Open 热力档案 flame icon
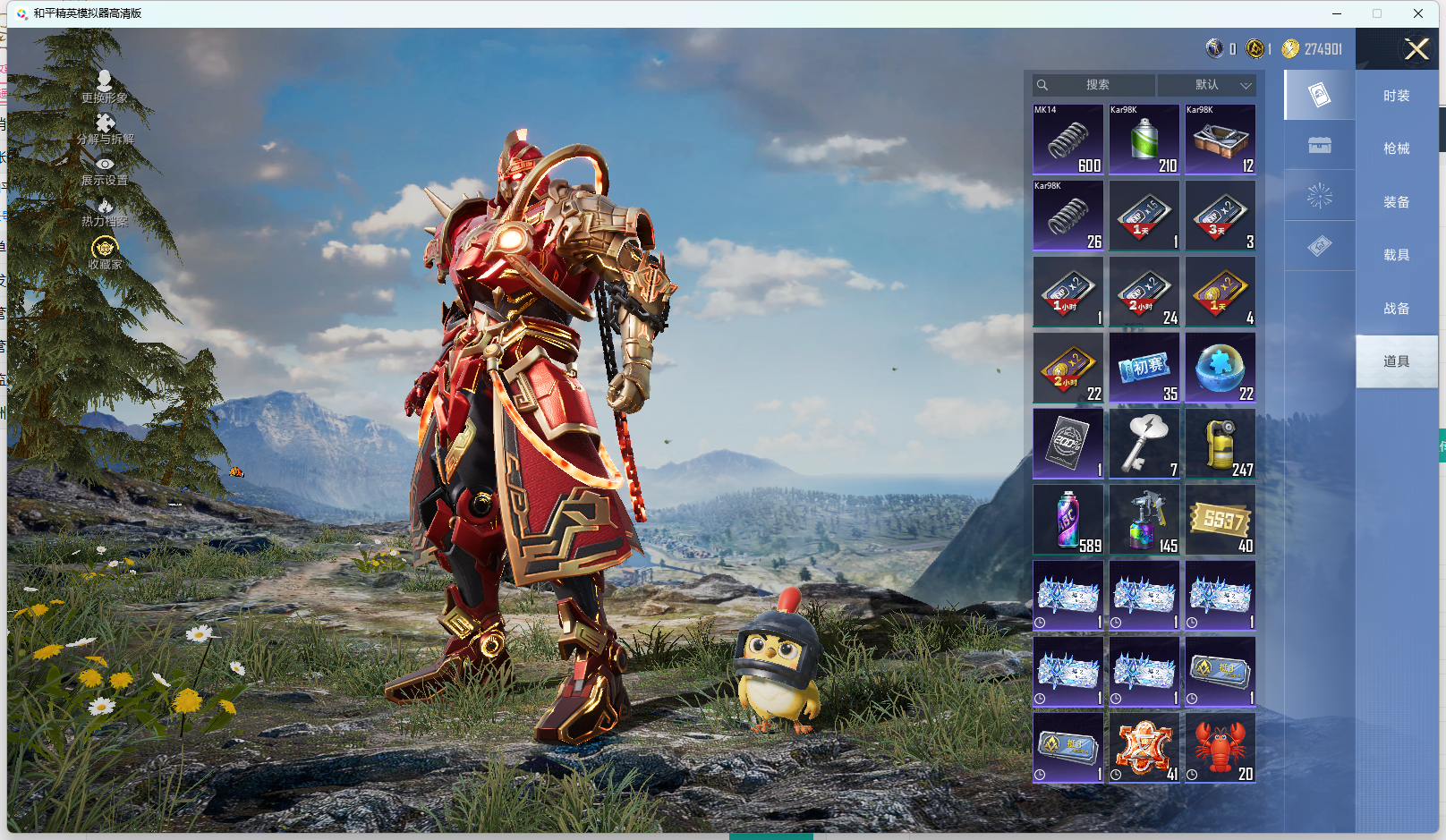The height and width of the screenshot is (840, 1446). click(105, 212)
